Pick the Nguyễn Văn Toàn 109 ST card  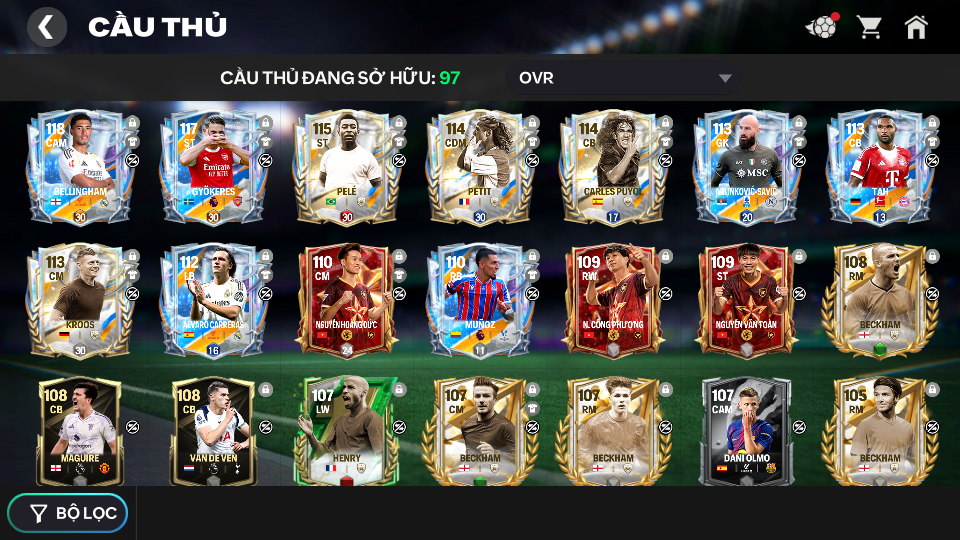click(x=743, y=300)
